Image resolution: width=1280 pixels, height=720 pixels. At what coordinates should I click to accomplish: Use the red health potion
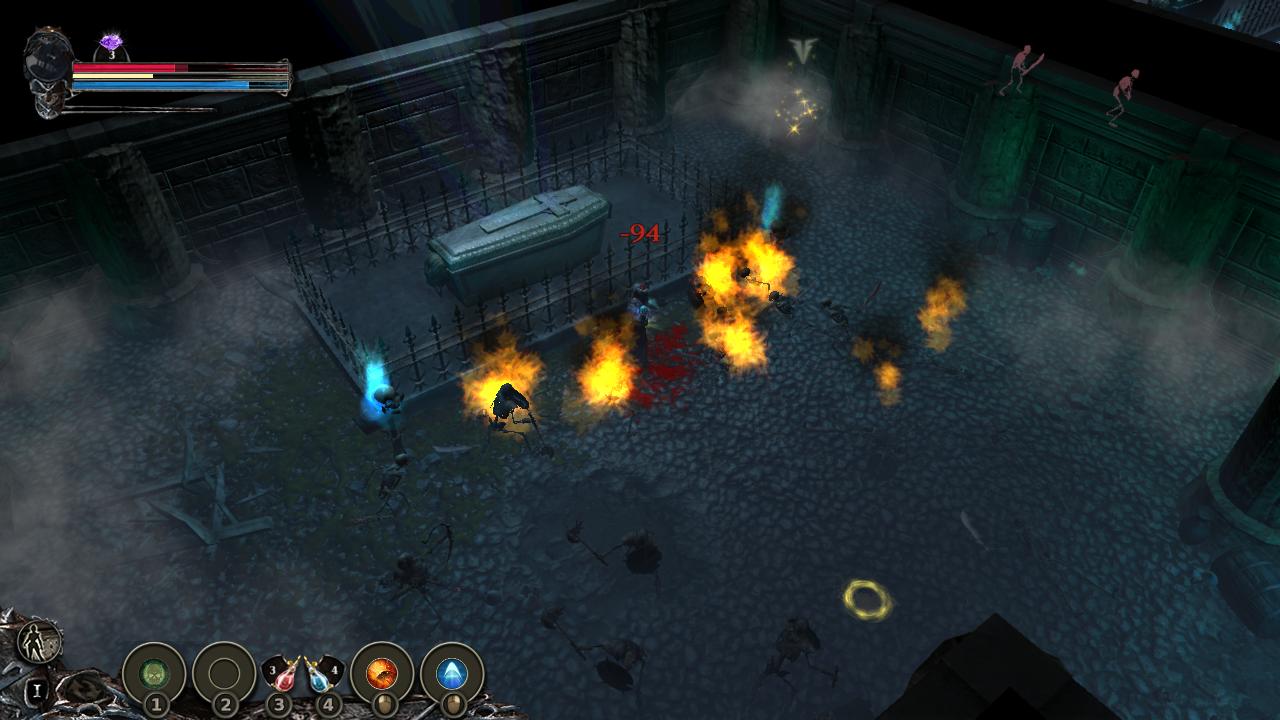click(286, 675)
